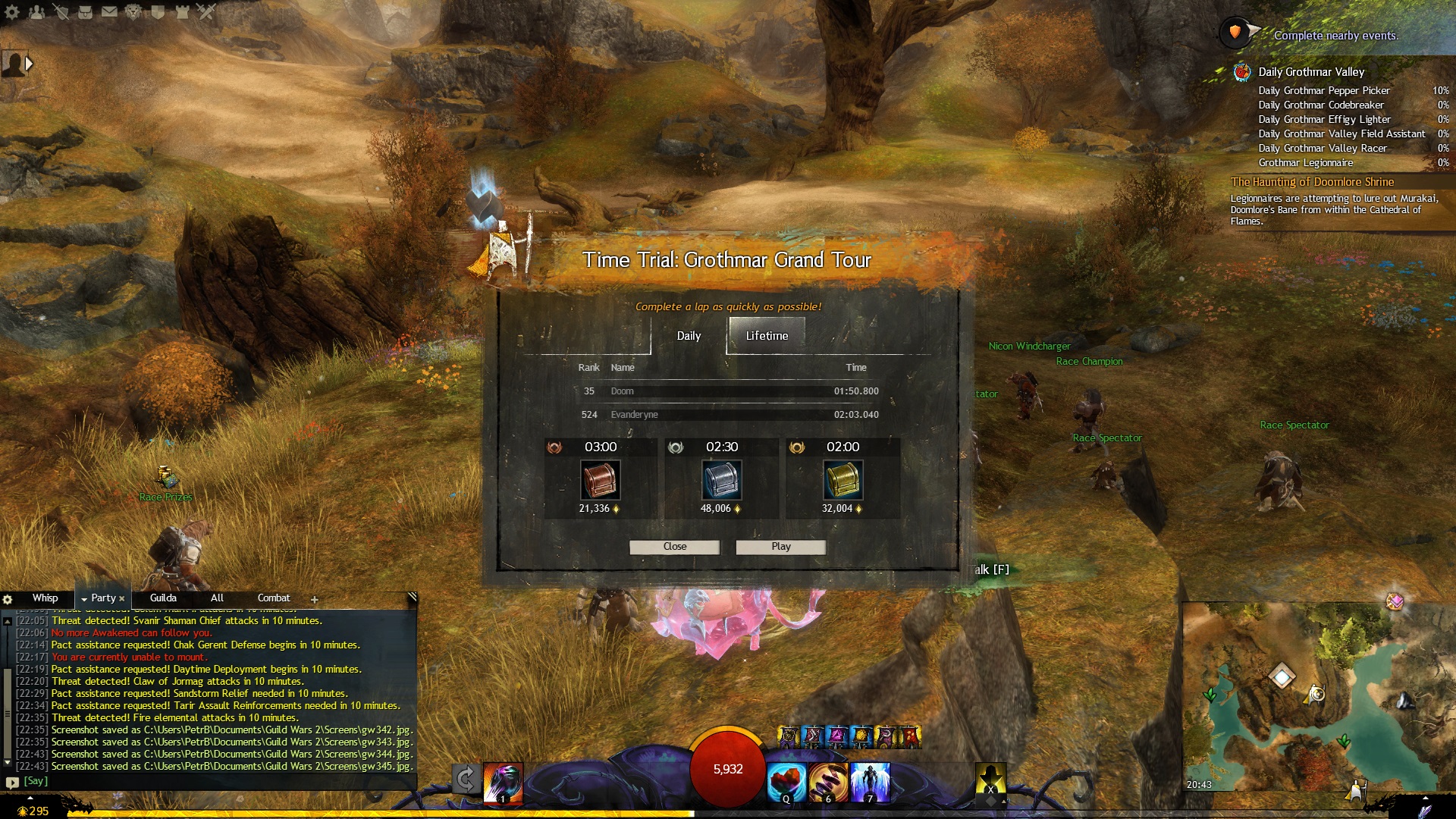The image size is (1456, 819).
Task: Start the Grothmar Grand Tour with Play
Action: tap(780, 547)
